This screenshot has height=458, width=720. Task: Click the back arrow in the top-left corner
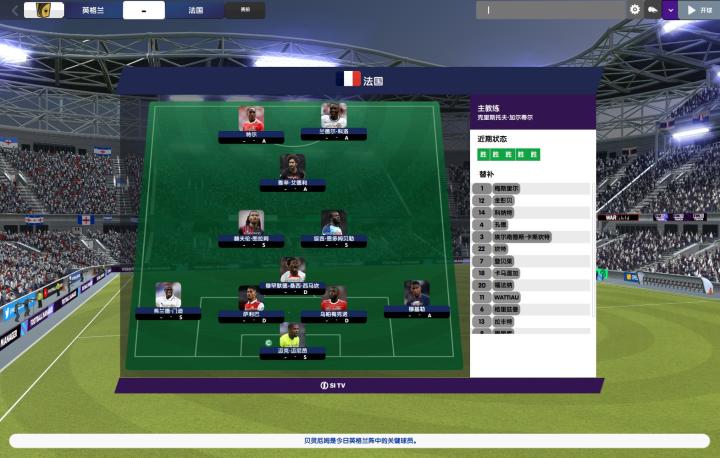coord(14,10)
